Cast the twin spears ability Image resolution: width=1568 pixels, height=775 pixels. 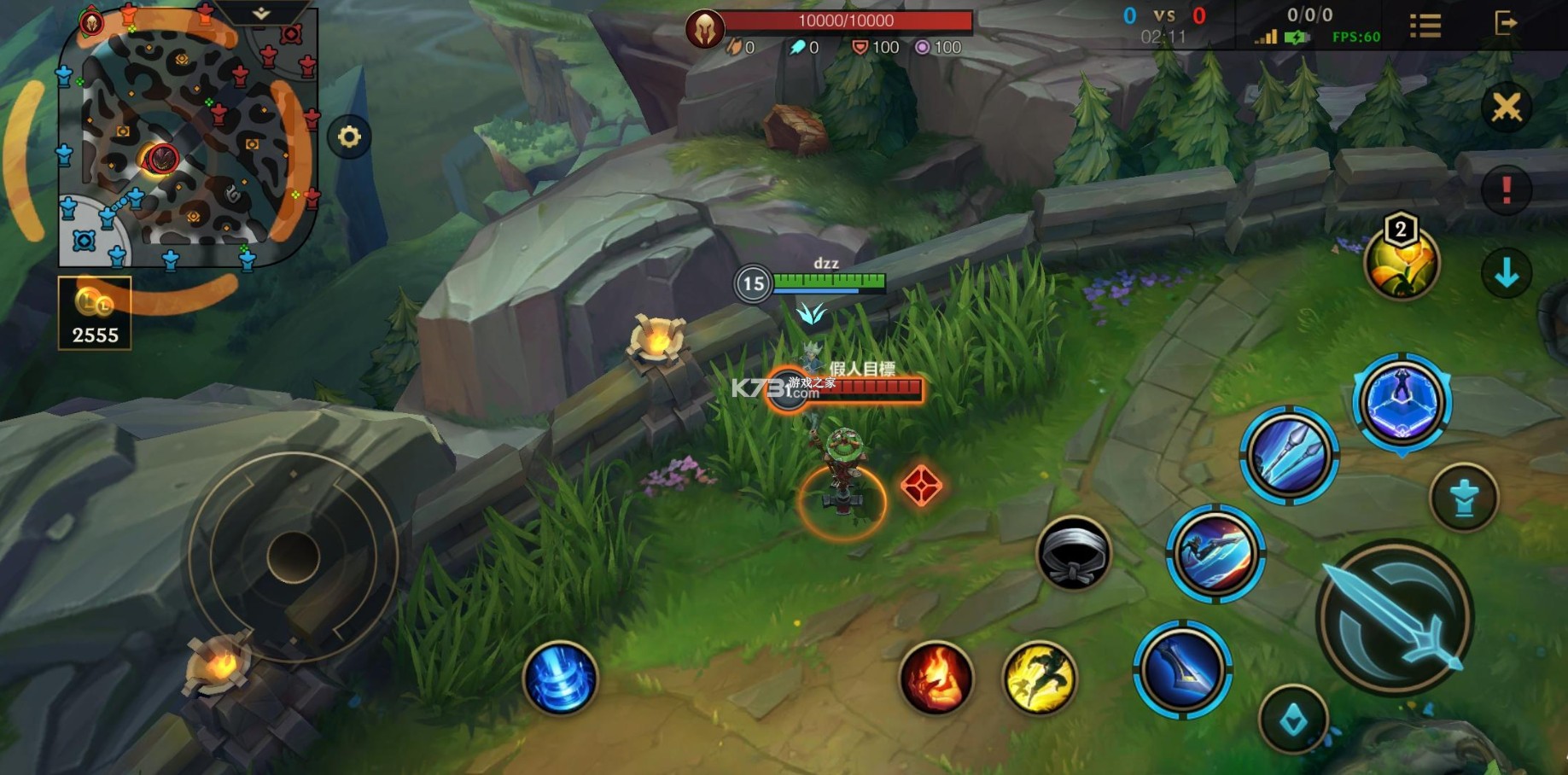[1289, 456]
